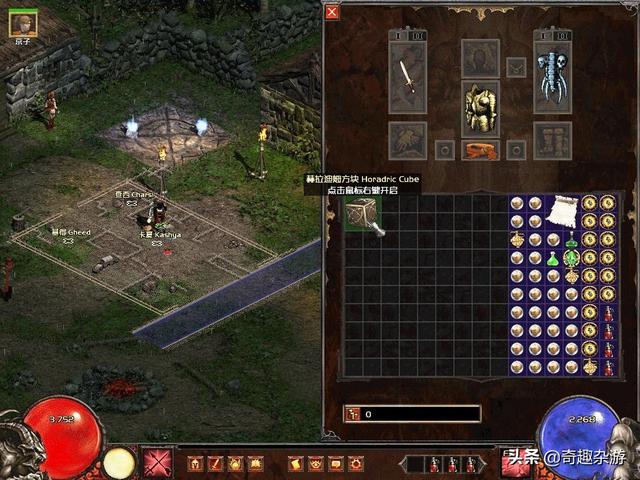Image resolution: width=640 pixels, height=480 pixels.
Task: Select the equipped orange belt slot
Action: coord(480,150)
